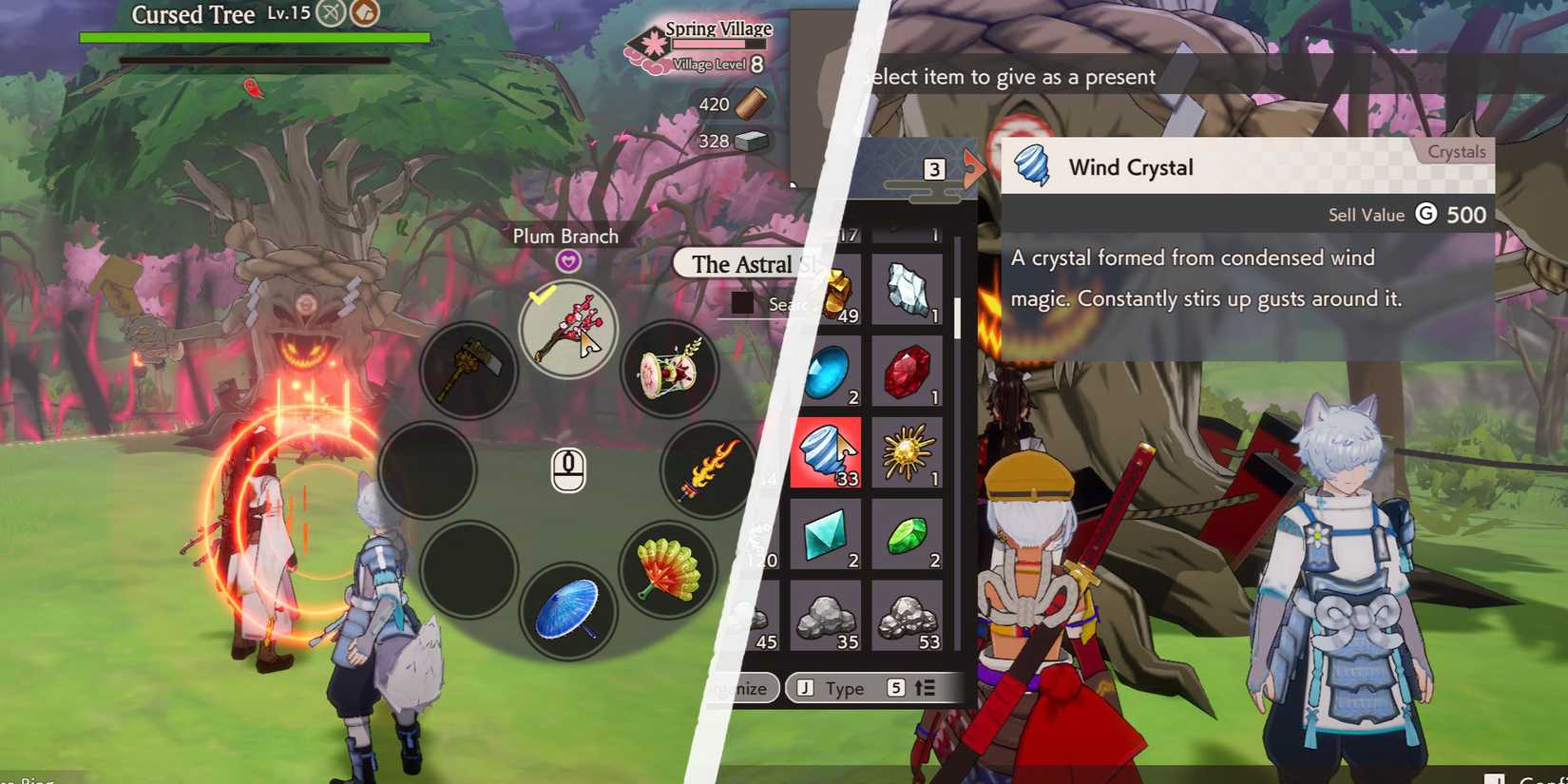Pick the hand drum icon on the wheel
The image size is (1568, 784).
pyautogui.click(x=670, y=369)
